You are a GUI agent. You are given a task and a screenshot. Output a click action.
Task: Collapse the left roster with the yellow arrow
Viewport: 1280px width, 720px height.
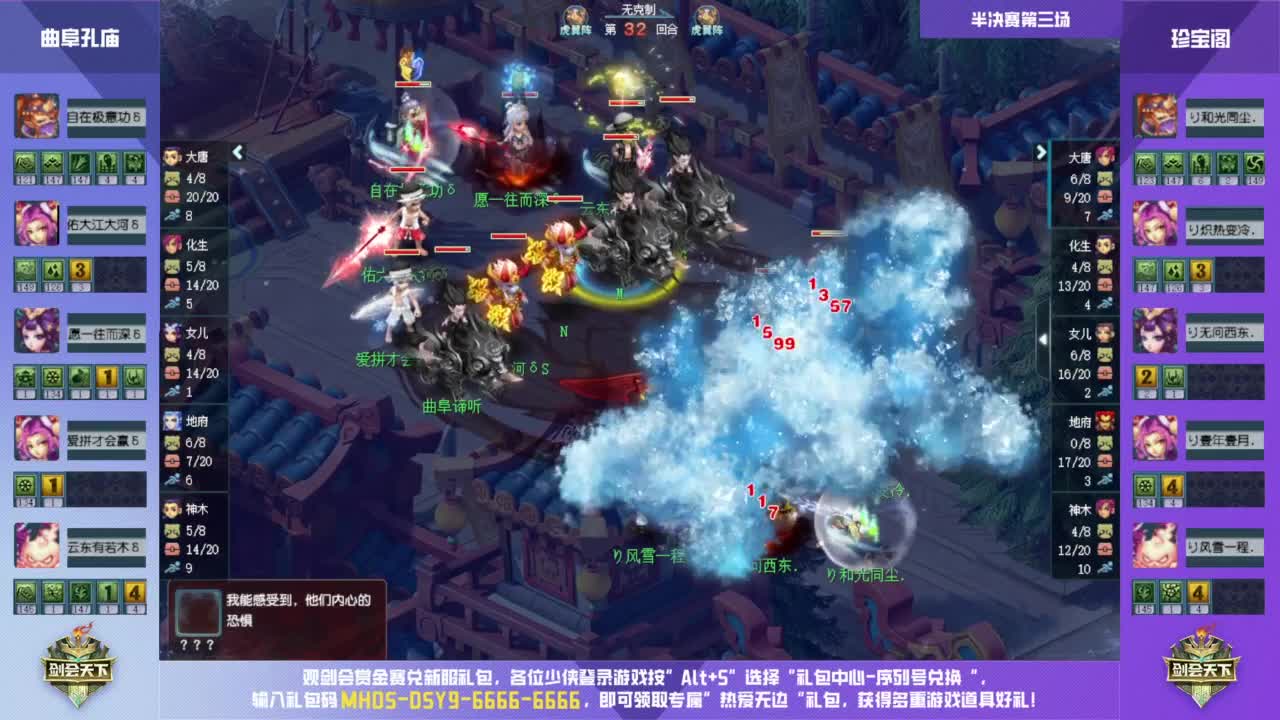click(238, 150)
